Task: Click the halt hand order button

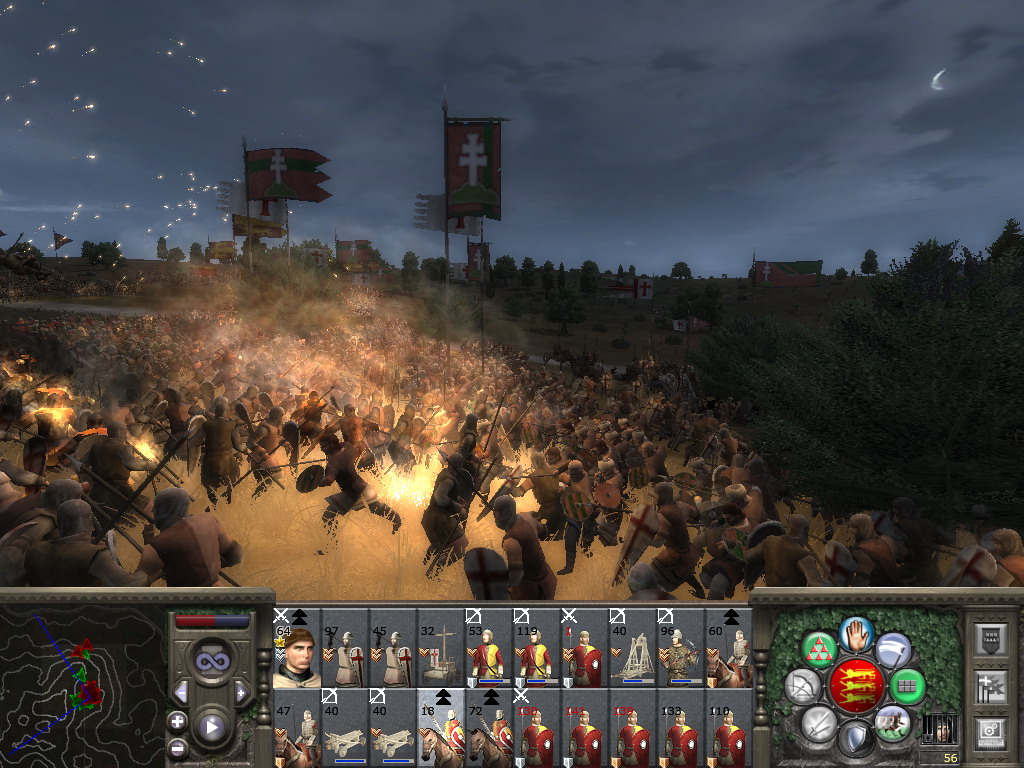Action: [x=857, y=634]
